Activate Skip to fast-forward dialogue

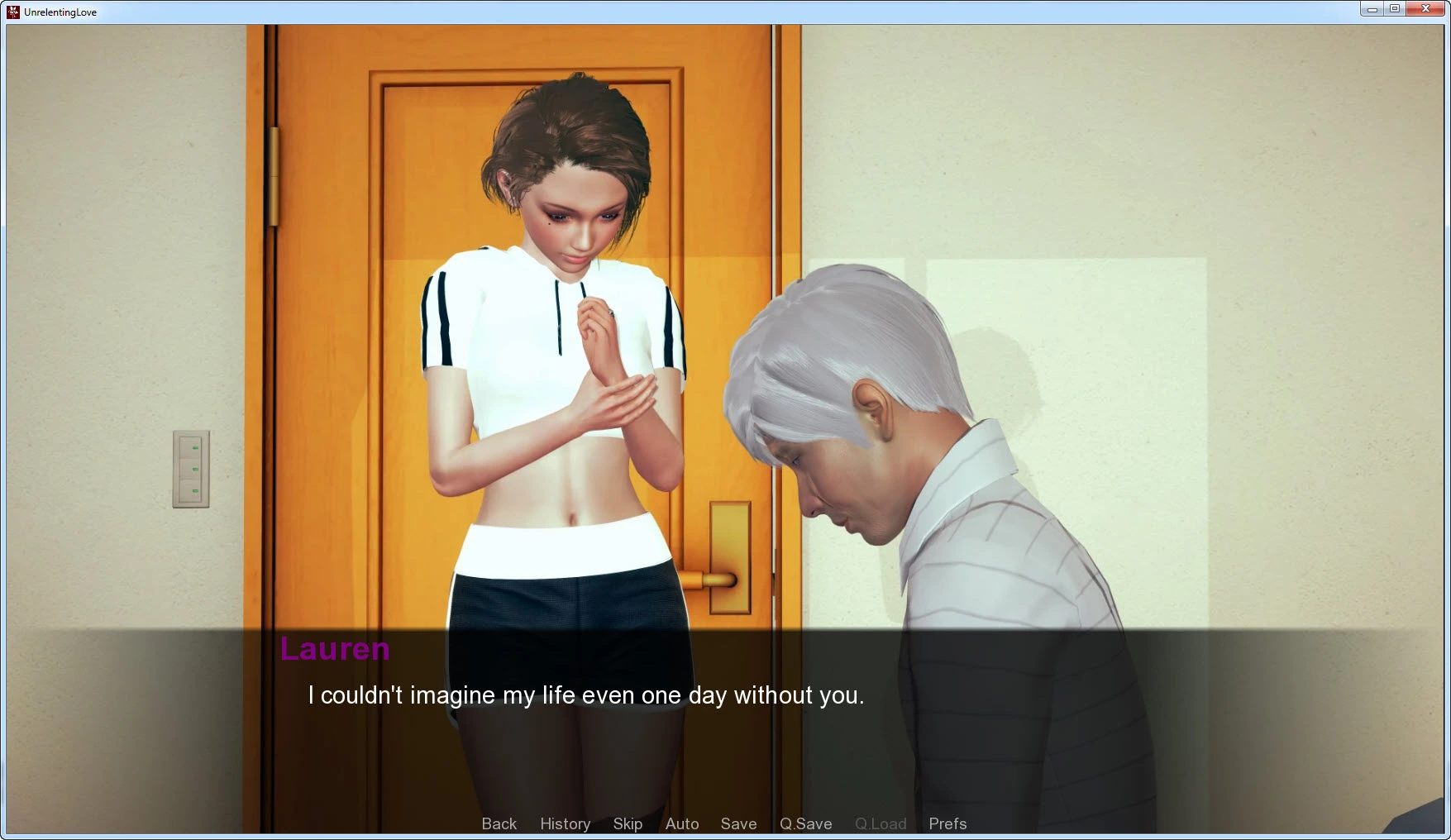628,823
